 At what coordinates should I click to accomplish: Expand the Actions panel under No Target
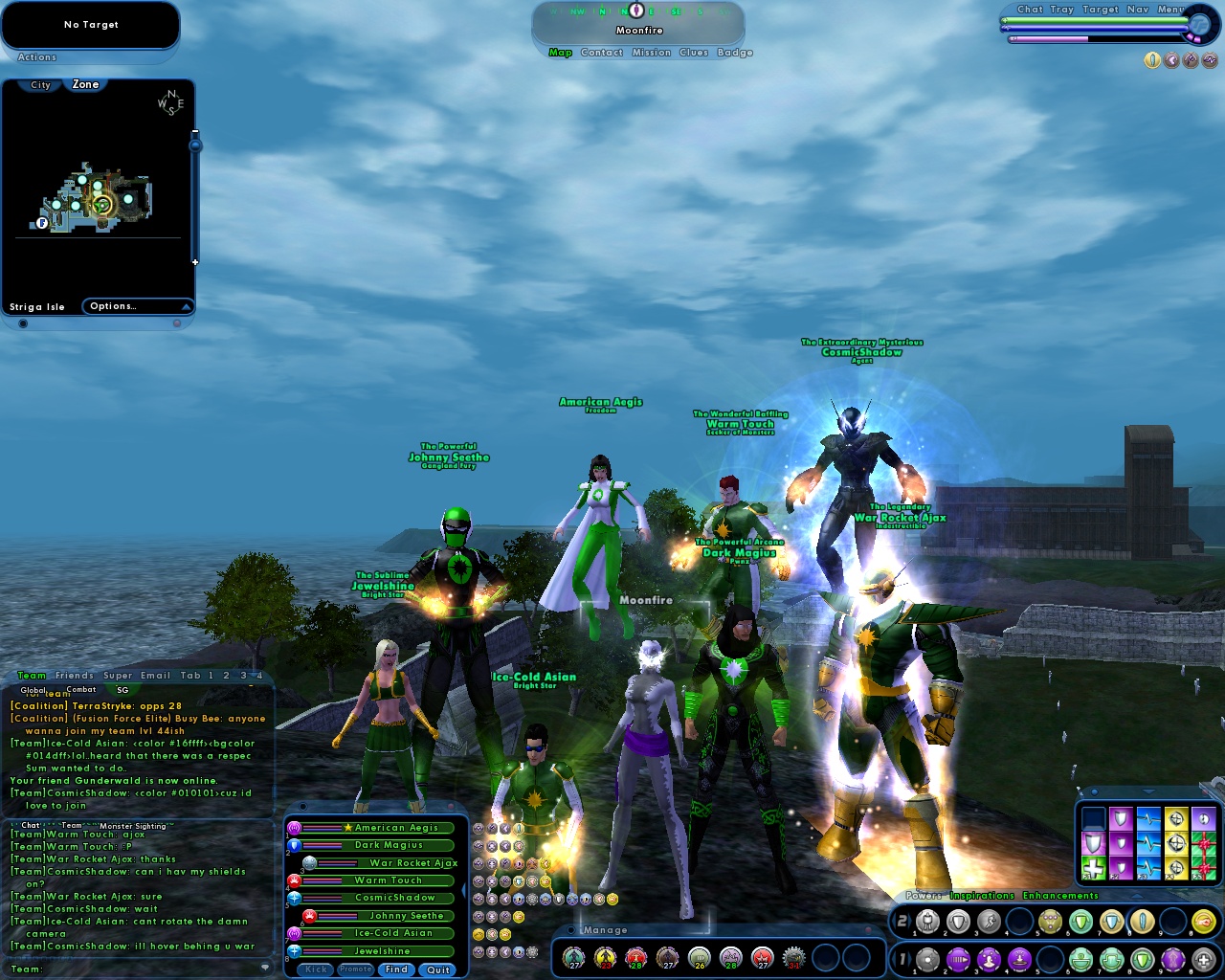[x=36, y=57]
